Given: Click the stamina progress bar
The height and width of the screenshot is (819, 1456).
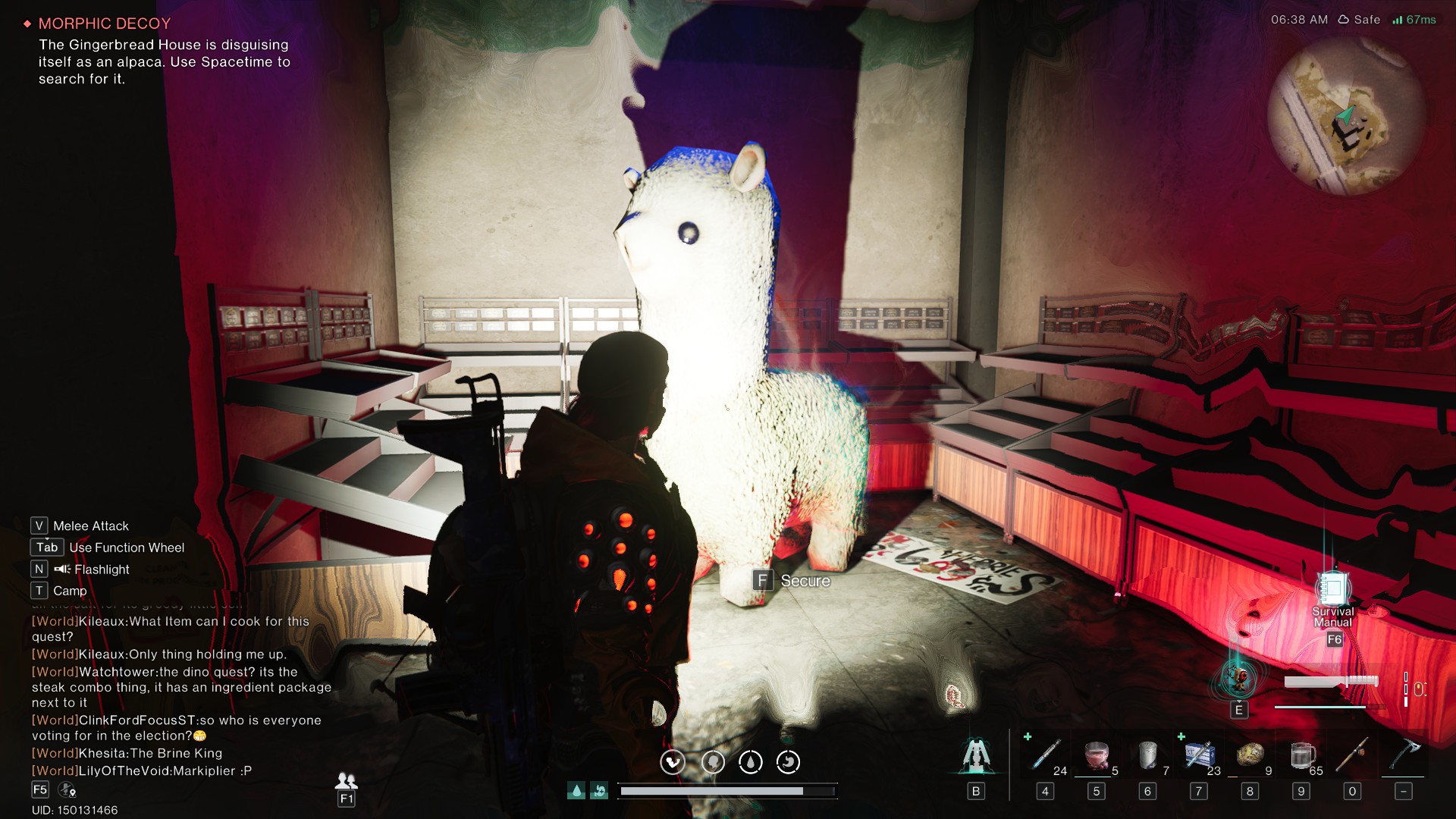Looking at the screenshot, I should 728,790.
